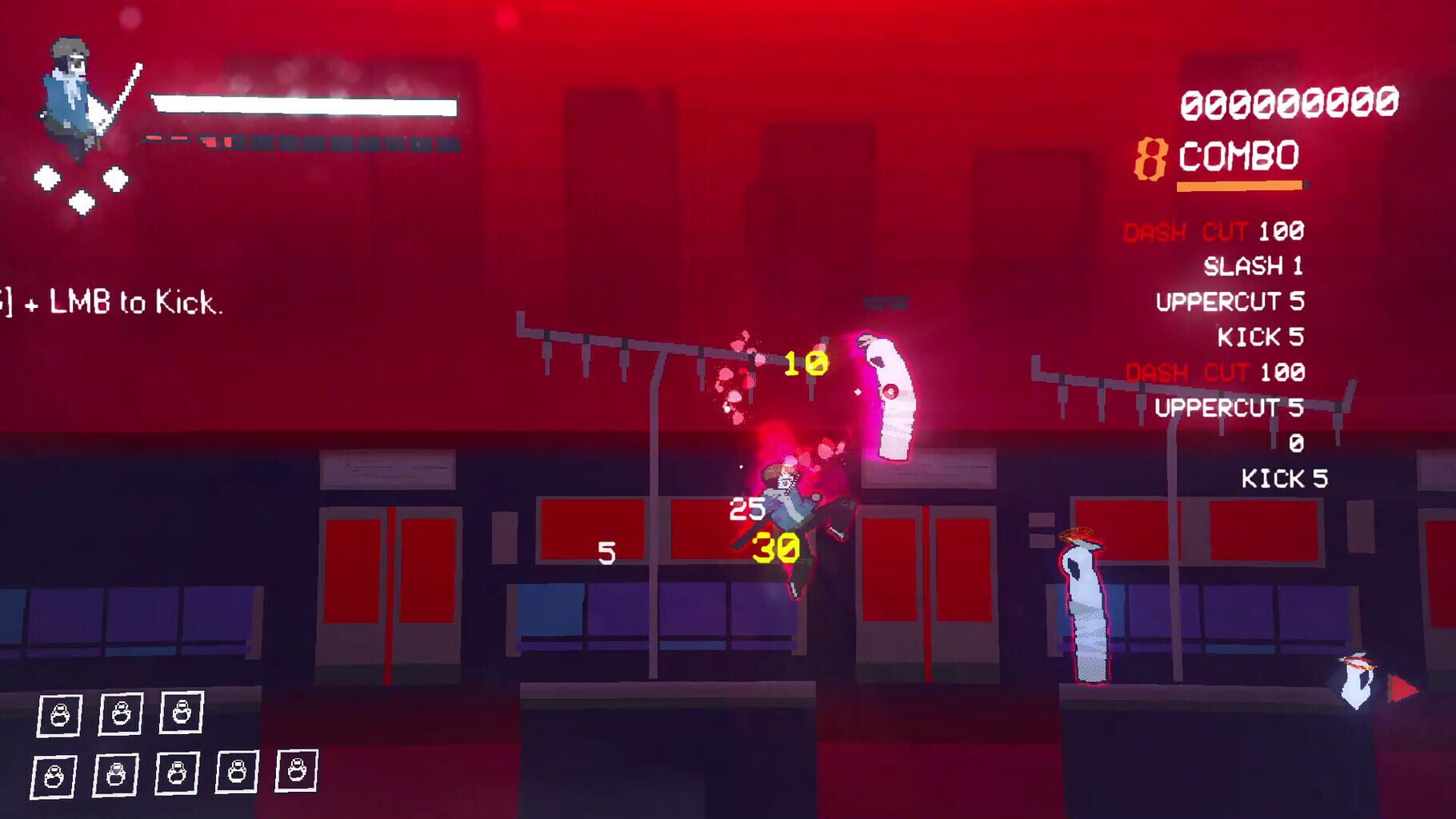Click the LMB to Kick tutorial text
Viewport: 1456px width, 819px height.
click(112, 303)
